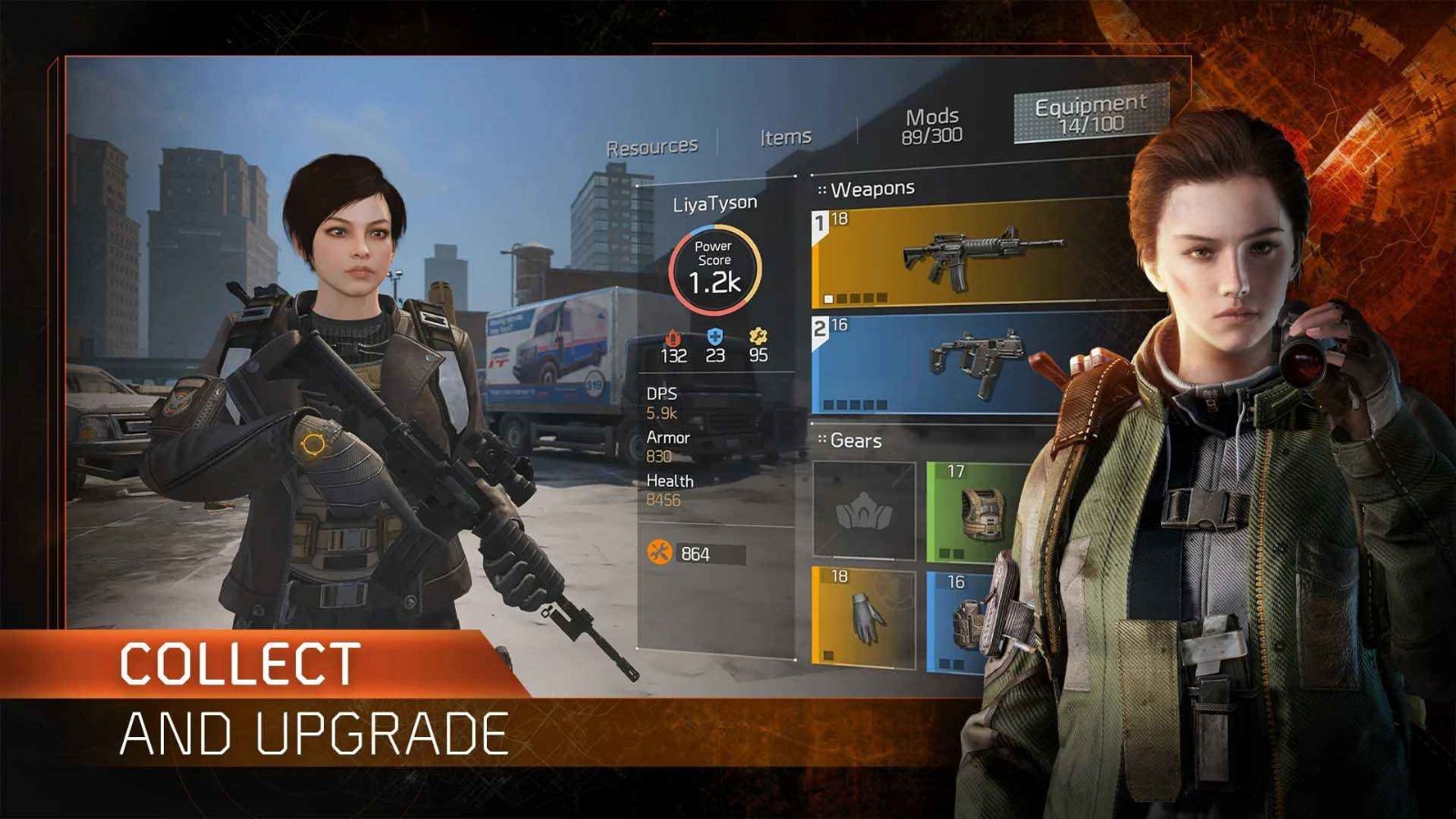1456x819 pixels.
Task: Switch to the Resources tab
Action: point(652,147)
